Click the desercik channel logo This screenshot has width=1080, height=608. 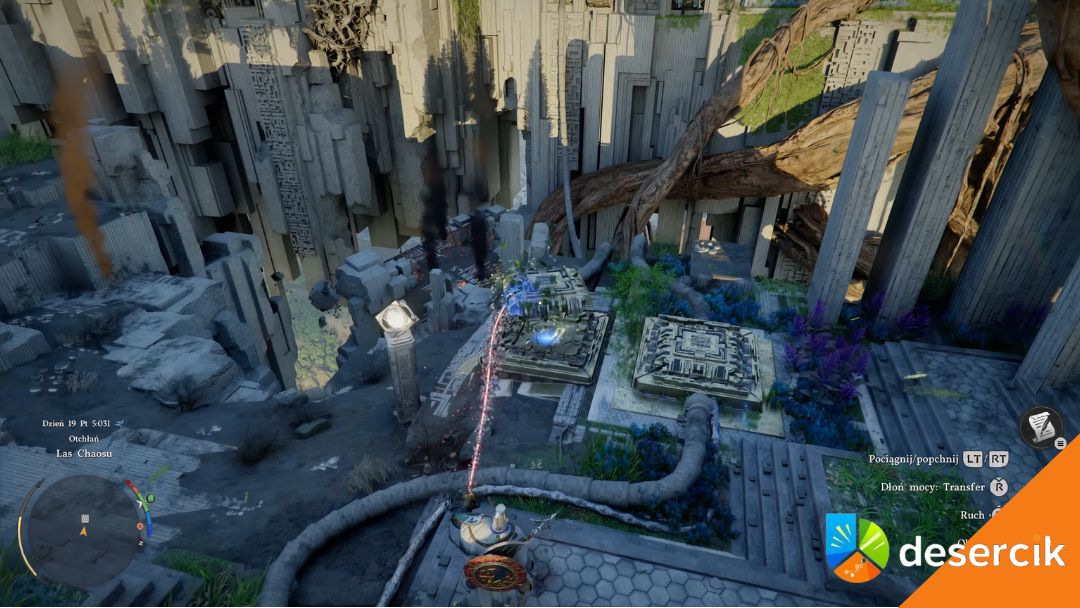[x=856, y=548]
